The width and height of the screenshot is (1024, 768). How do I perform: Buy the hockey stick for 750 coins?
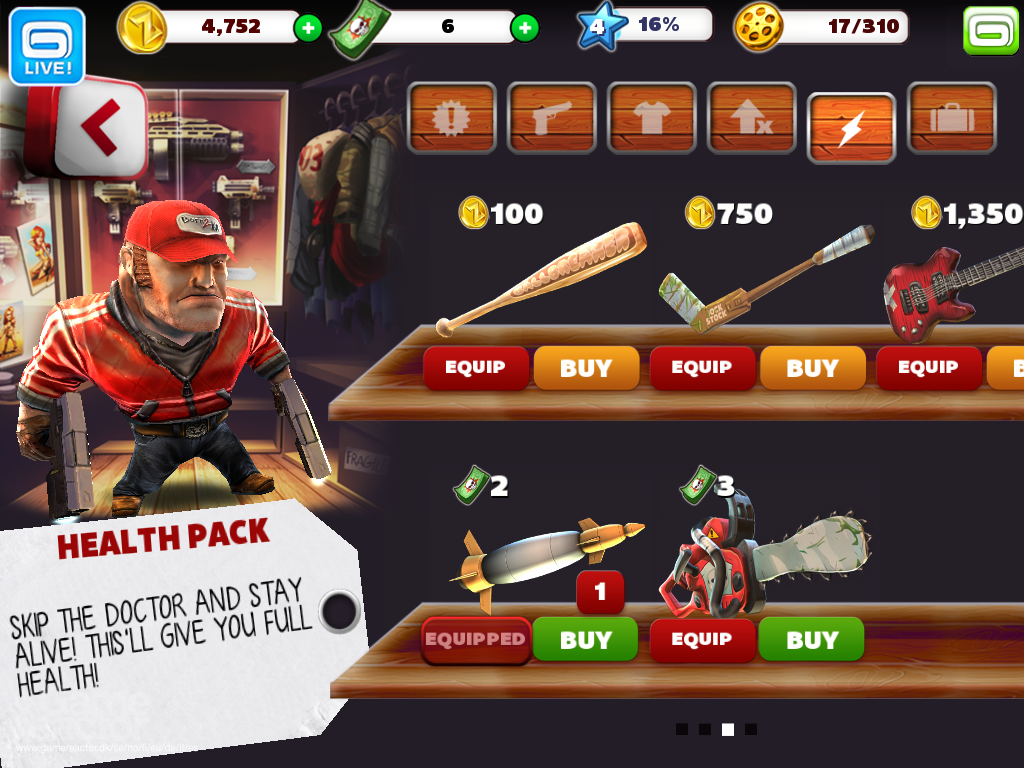pos(812,367)
